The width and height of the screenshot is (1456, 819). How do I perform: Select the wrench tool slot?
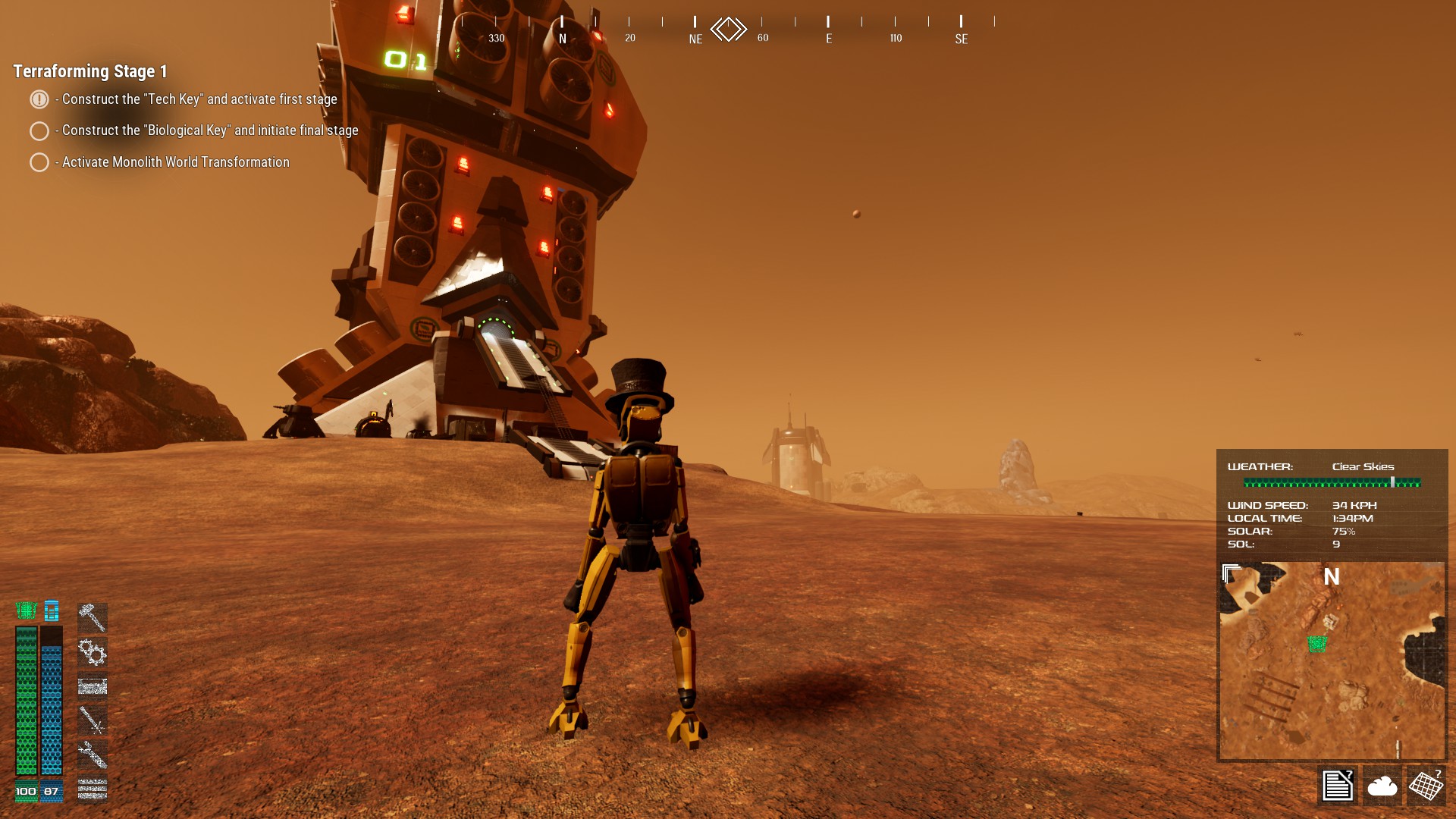pyautogui.click(x=93, y=755)
